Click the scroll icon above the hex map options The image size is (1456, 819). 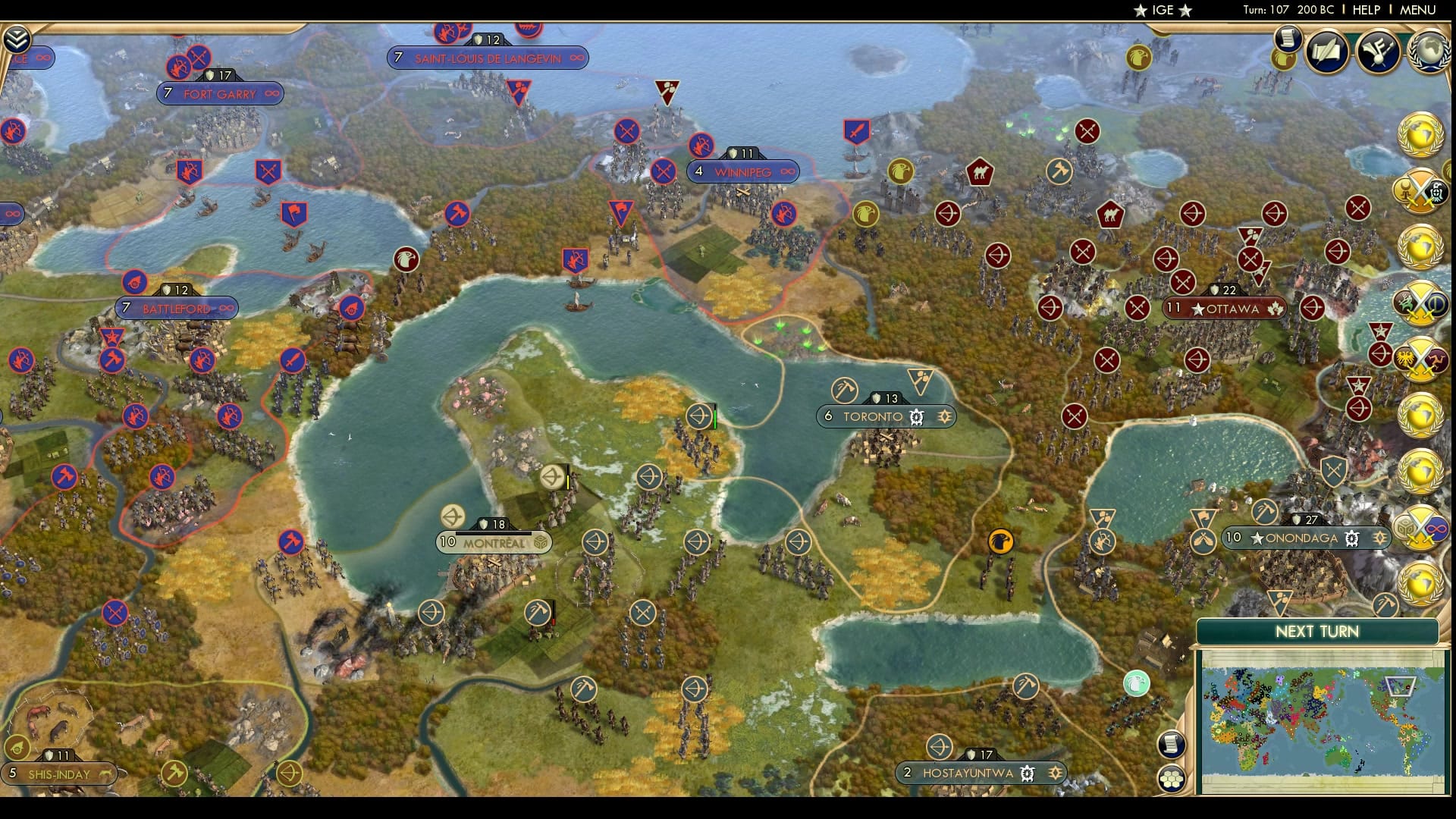[1171, 745]
